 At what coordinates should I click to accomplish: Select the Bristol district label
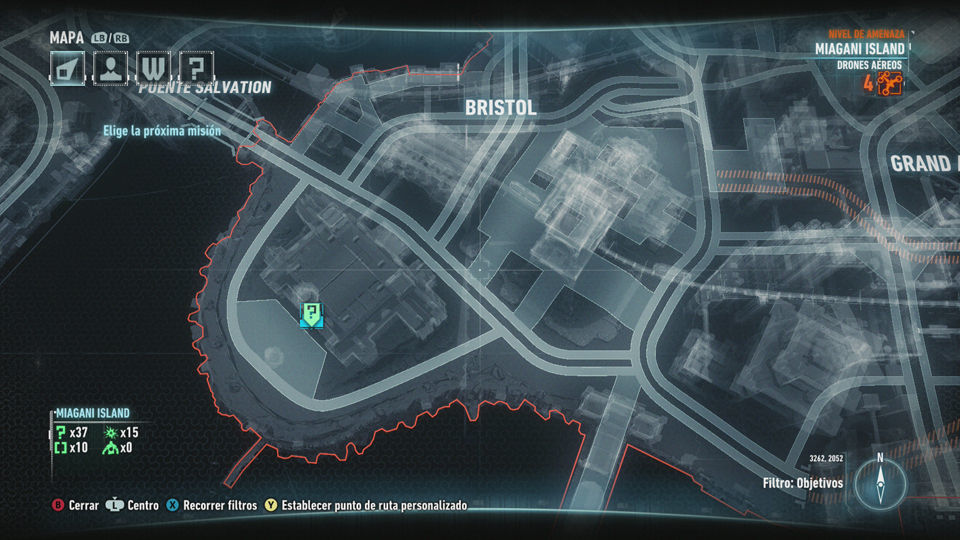point(499,107)
